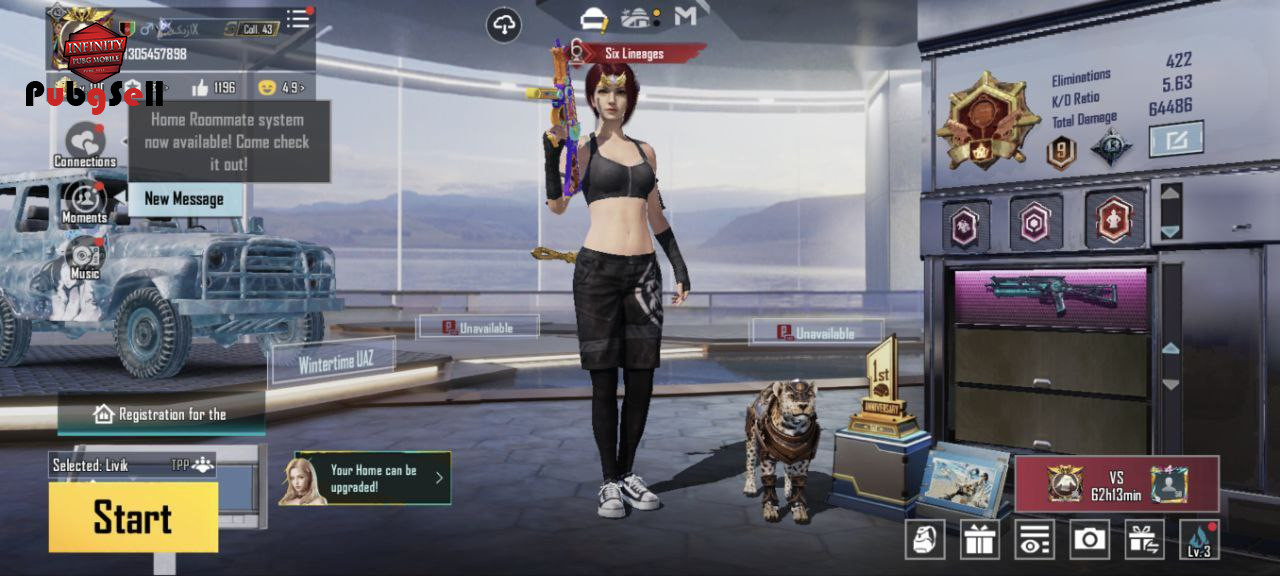Open the gift exchange icon
Screen dimensions: 1280x576
1144,539
